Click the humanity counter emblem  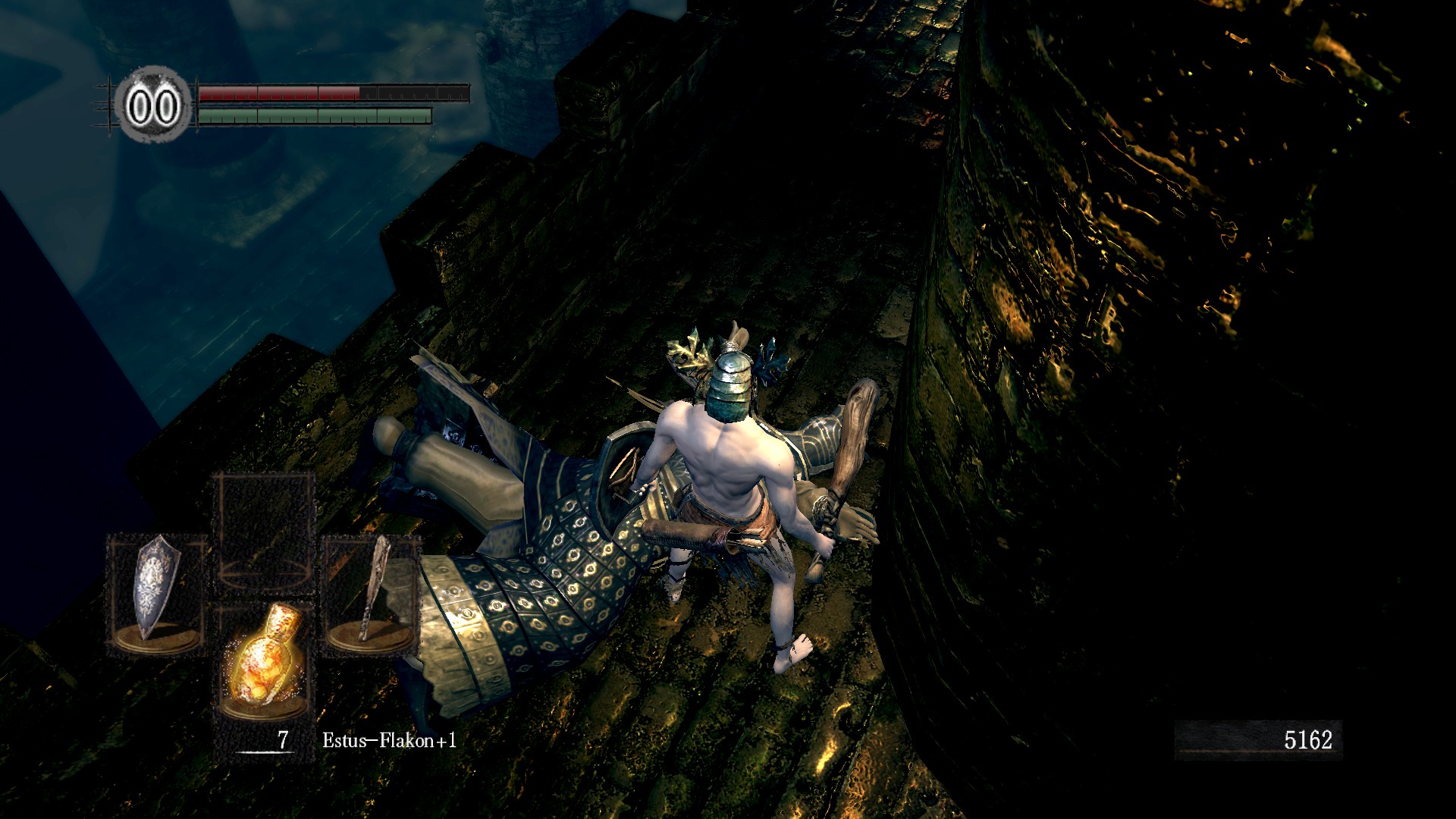pos(152,105)
